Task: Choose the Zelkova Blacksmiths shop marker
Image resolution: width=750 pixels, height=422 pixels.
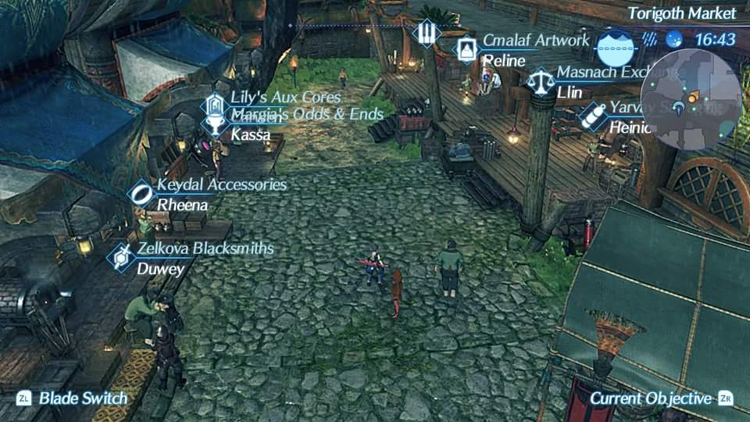Action: tap(122, 256)
